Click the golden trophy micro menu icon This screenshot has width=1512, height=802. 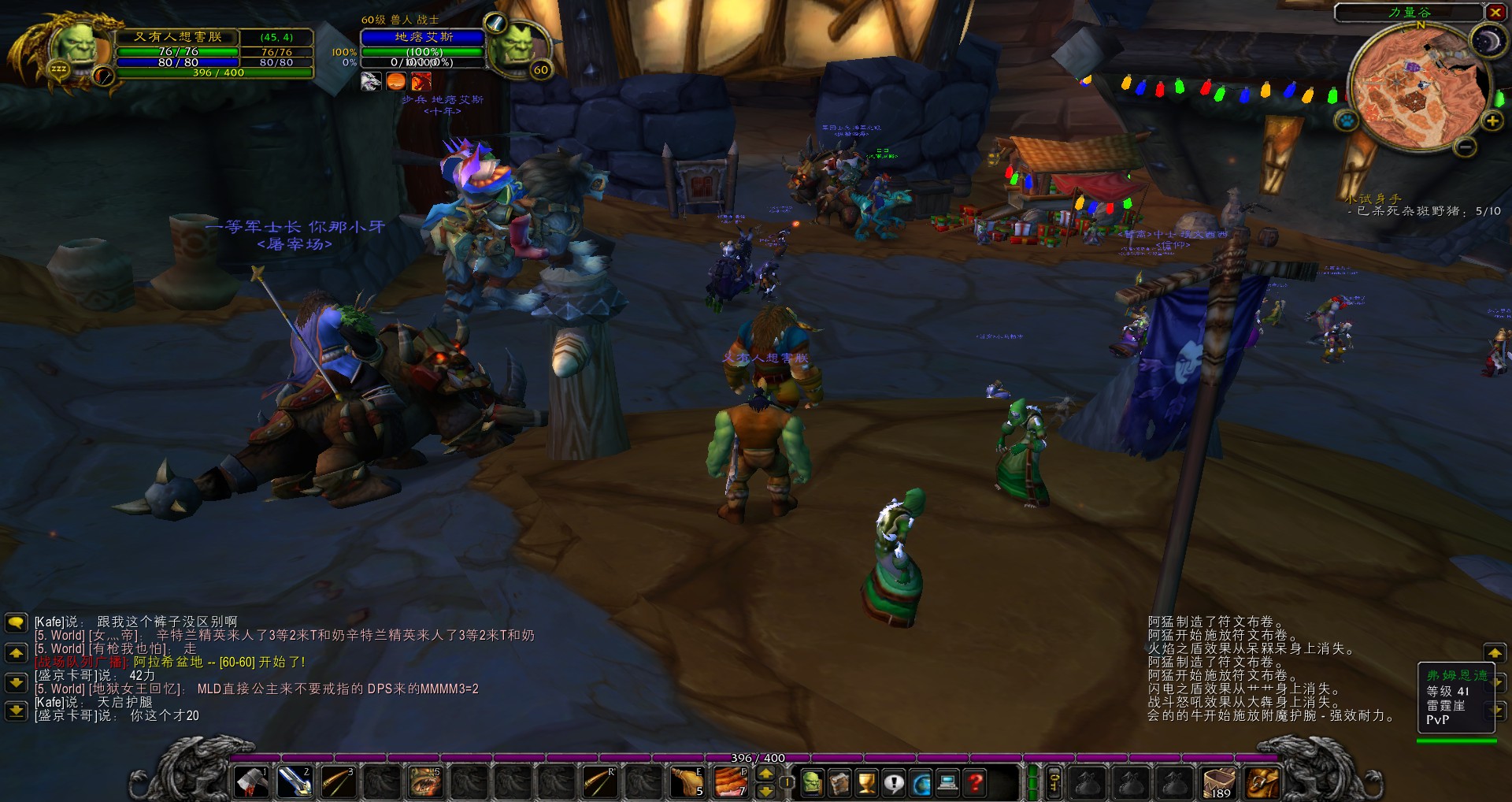pos(865,783)
